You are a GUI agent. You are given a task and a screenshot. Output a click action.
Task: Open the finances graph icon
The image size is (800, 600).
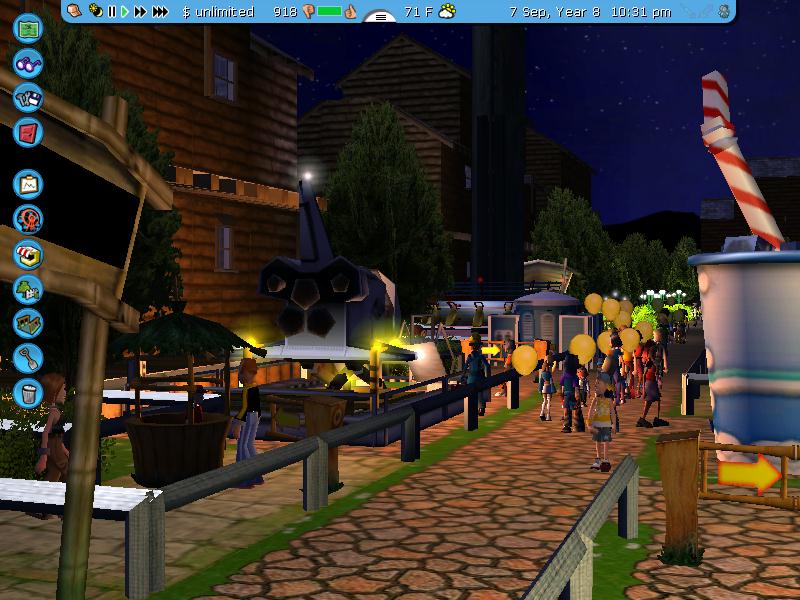point(27,184)
